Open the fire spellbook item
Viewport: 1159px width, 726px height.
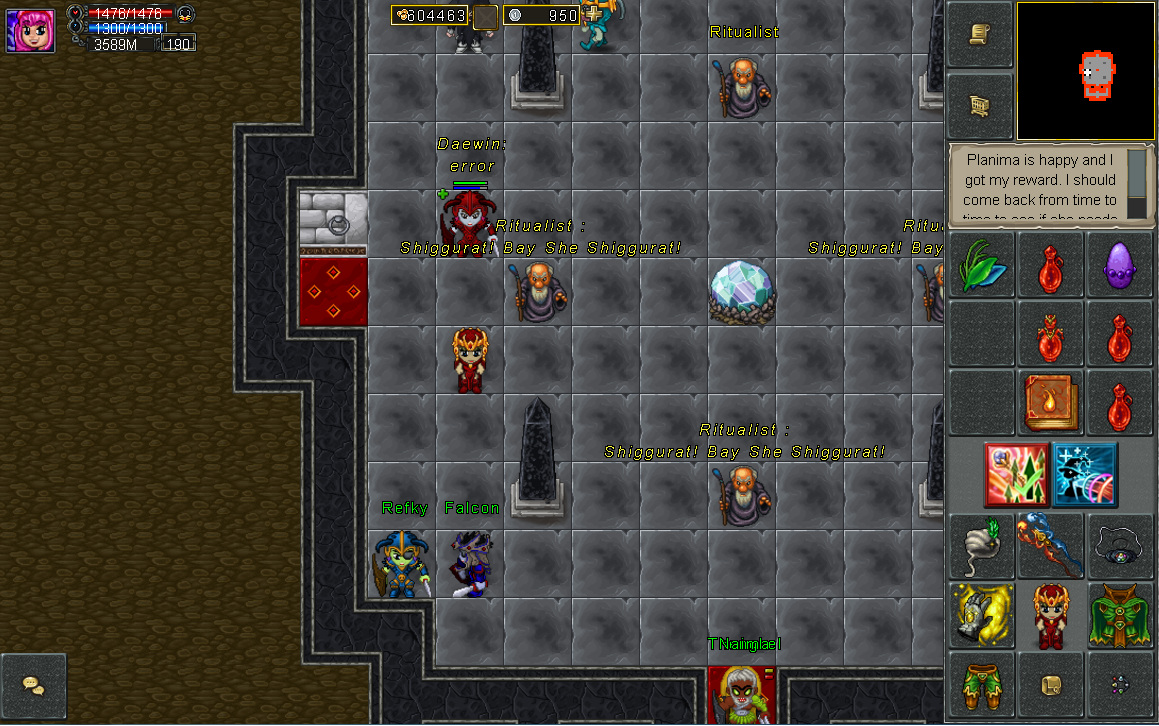(x=1050, y=401)
